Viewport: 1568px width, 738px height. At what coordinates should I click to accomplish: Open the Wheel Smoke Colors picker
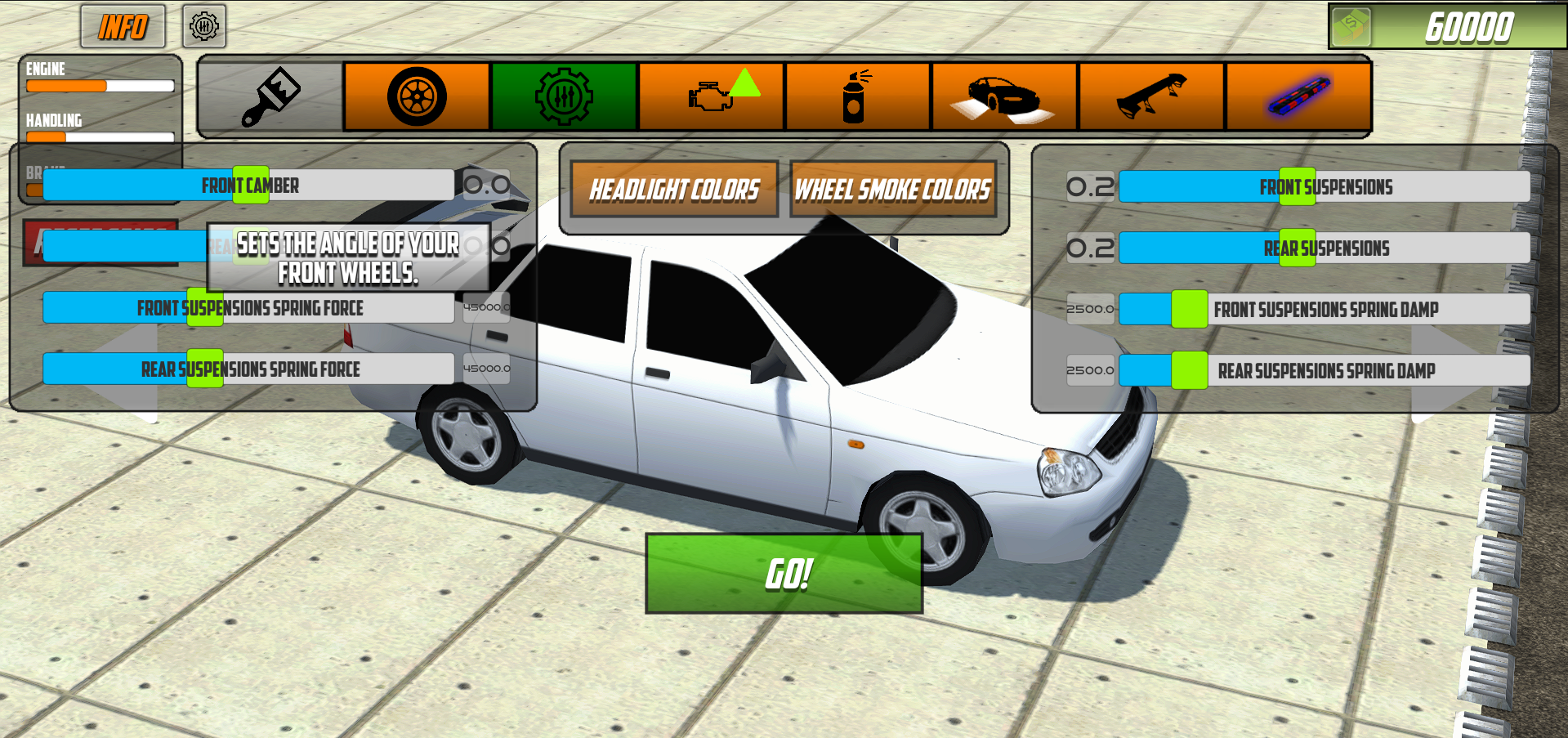894,190
